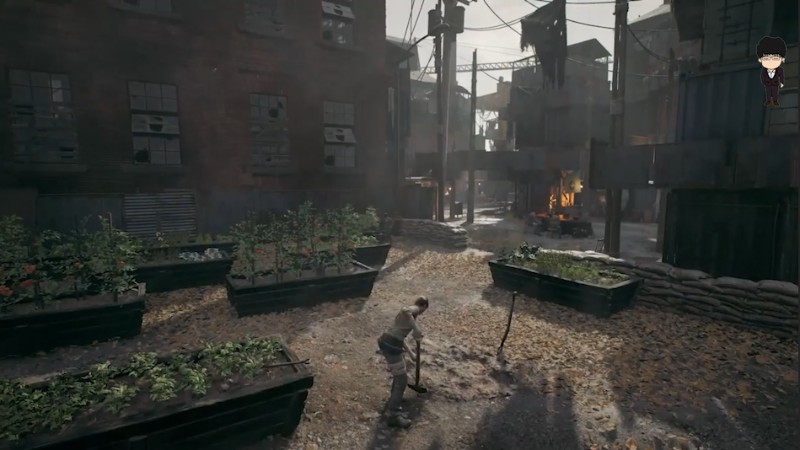This screenshot has height=450, width=800.
Task: Click the chibi avatar channel watermark
Action: pos(771,68)
